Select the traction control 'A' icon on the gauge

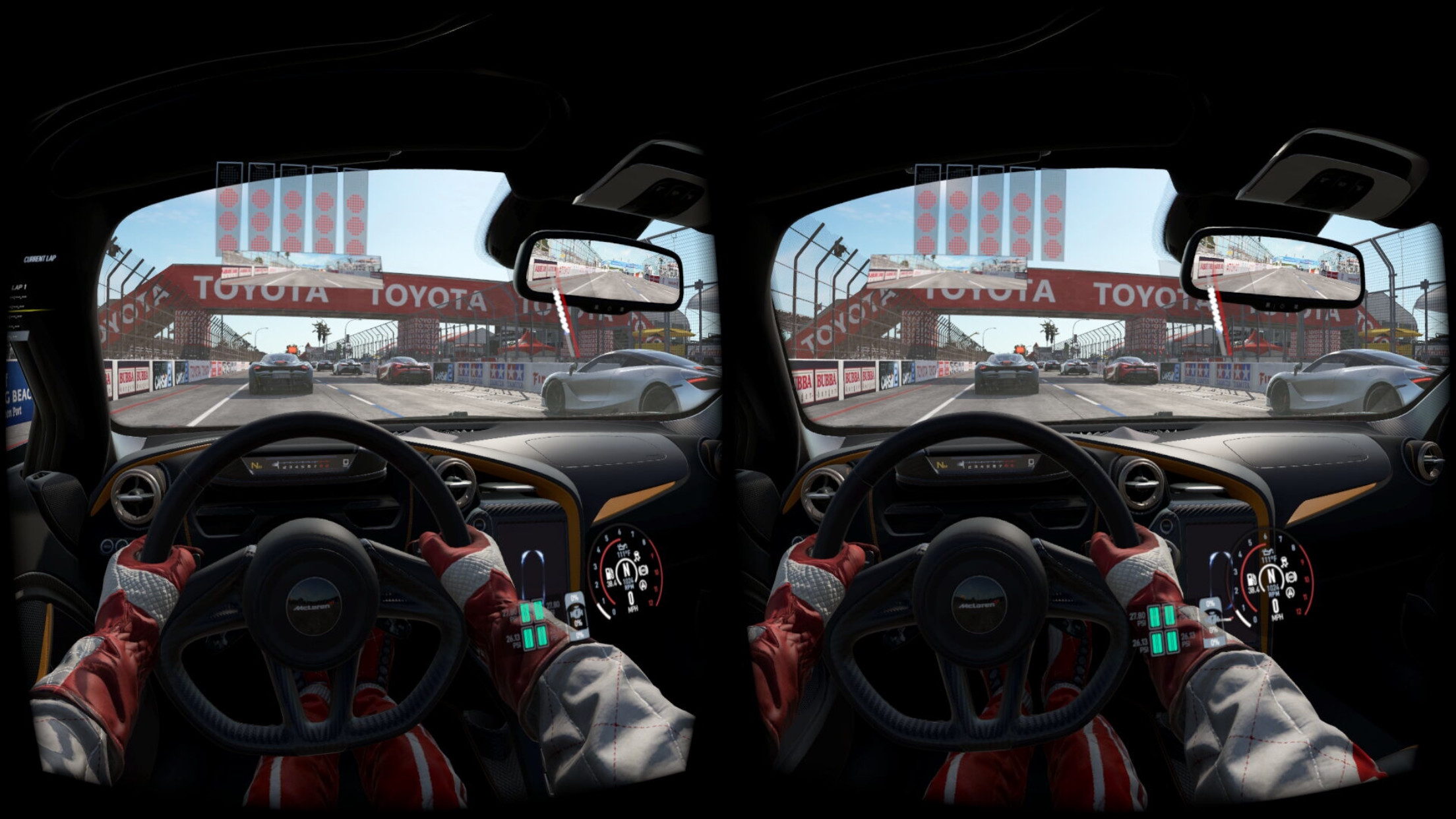643,585
